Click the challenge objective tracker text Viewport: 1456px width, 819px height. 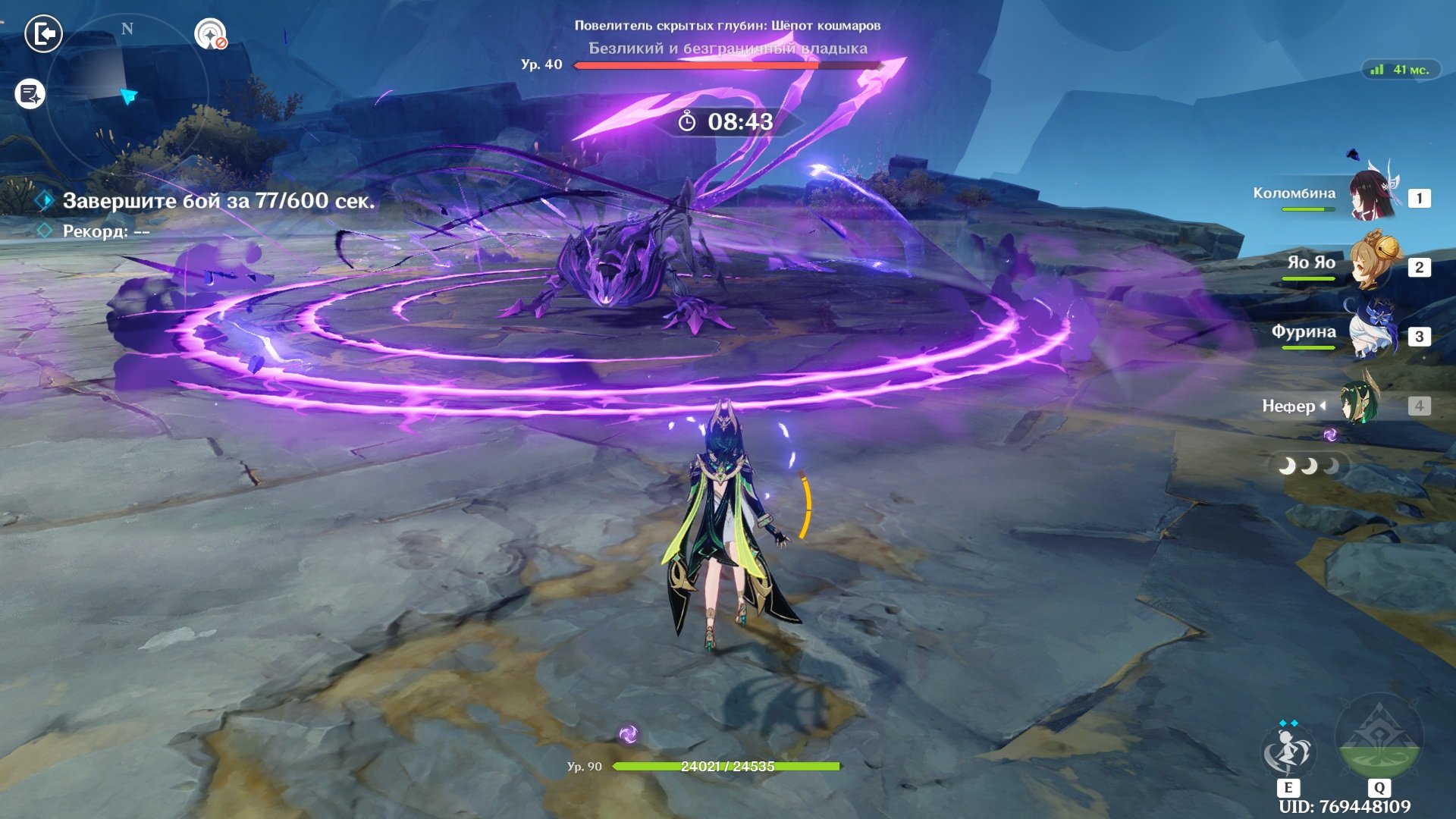coord(218,201)
